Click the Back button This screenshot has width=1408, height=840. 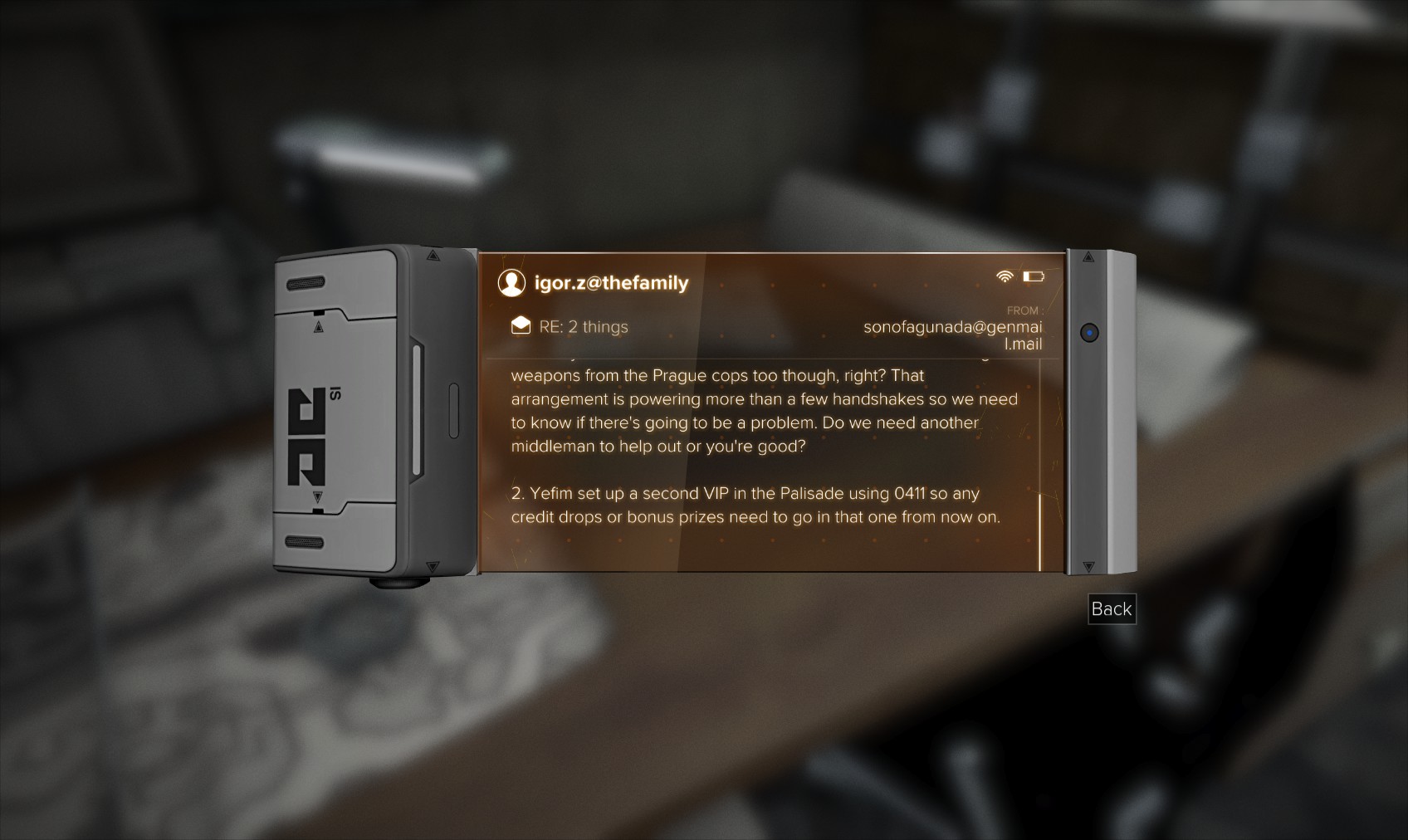click(1112, 609)
